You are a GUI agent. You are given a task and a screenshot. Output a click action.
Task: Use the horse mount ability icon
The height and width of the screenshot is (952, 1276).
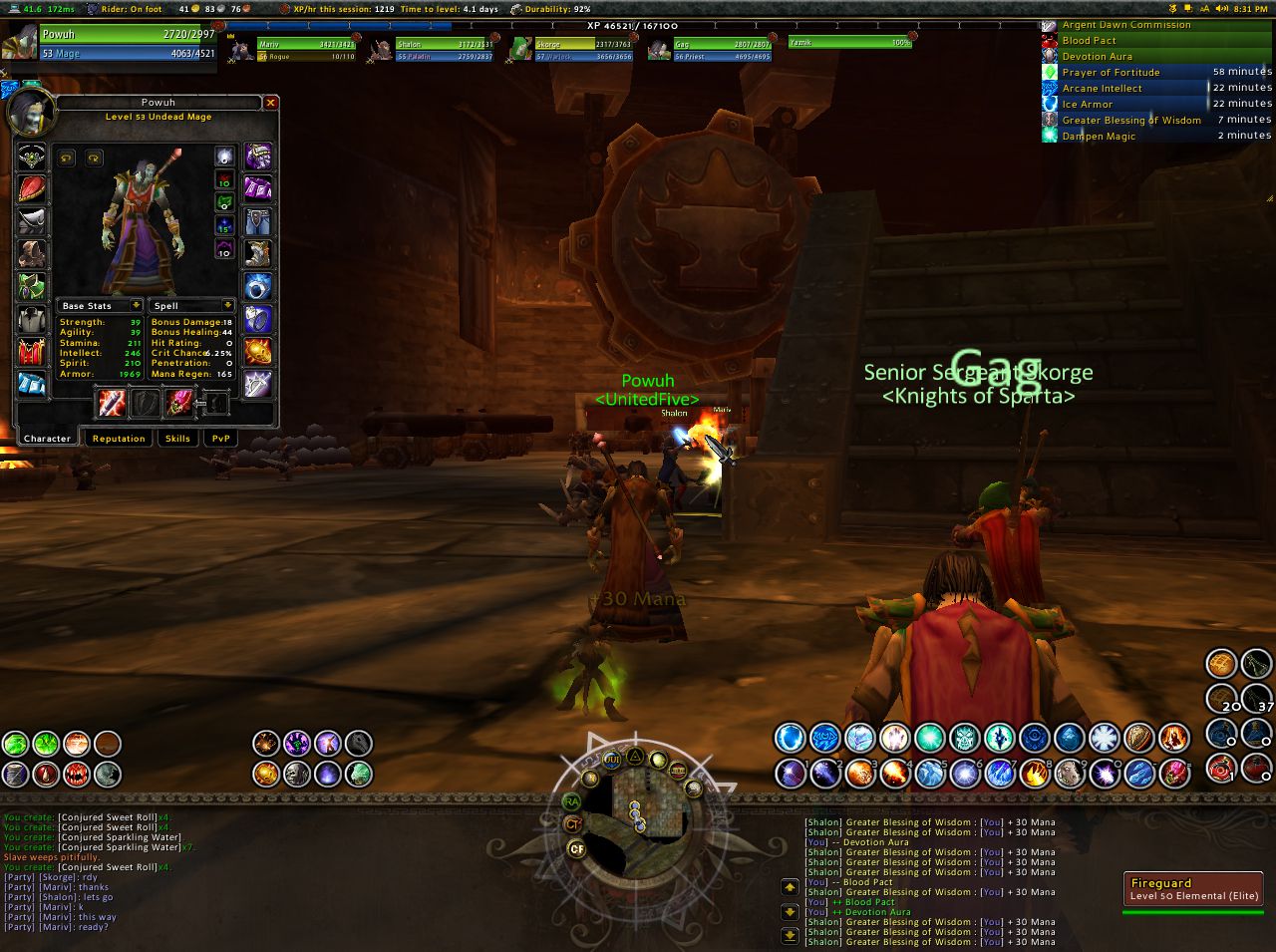tap(358, 743)
